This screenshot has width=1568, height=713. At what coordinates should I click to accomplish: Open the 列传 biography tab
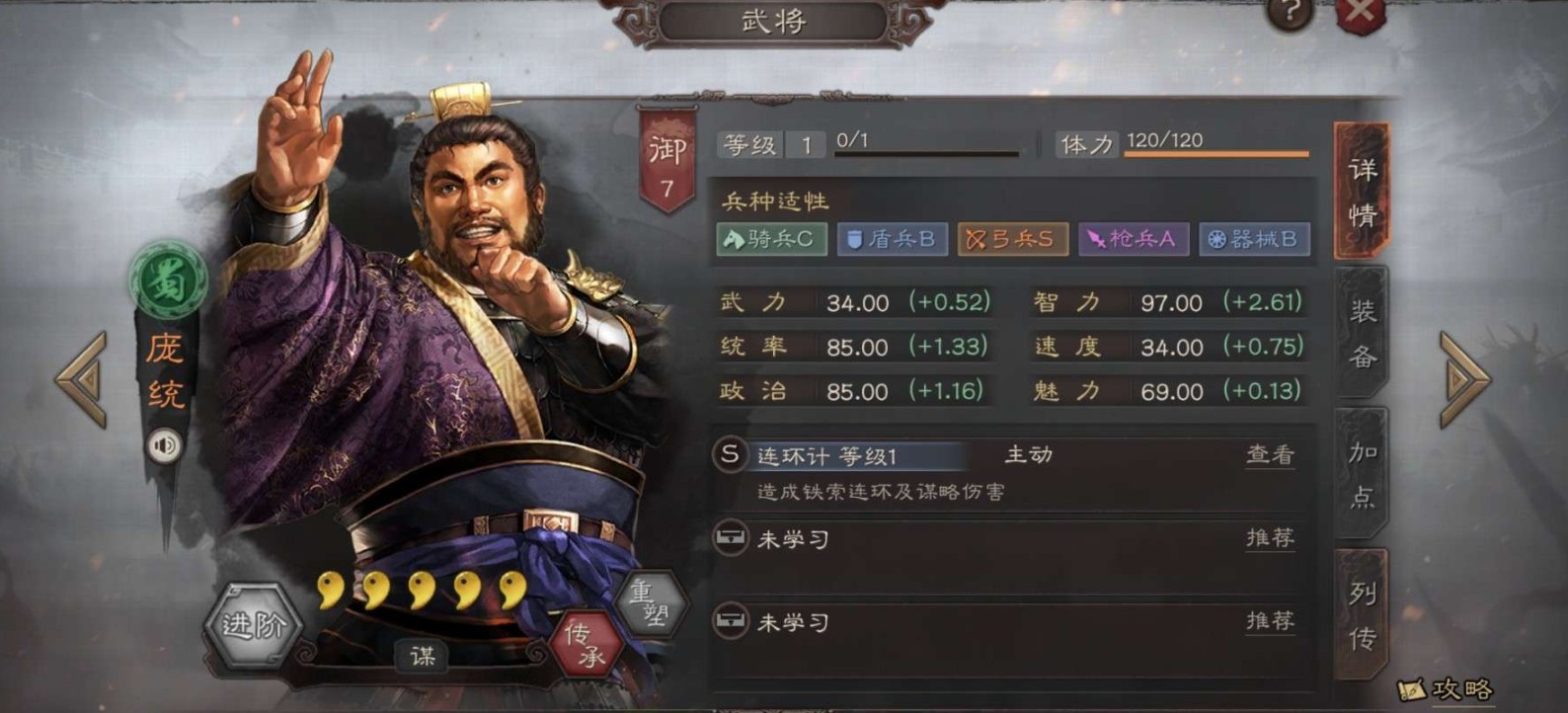(x=1360, y=612)
